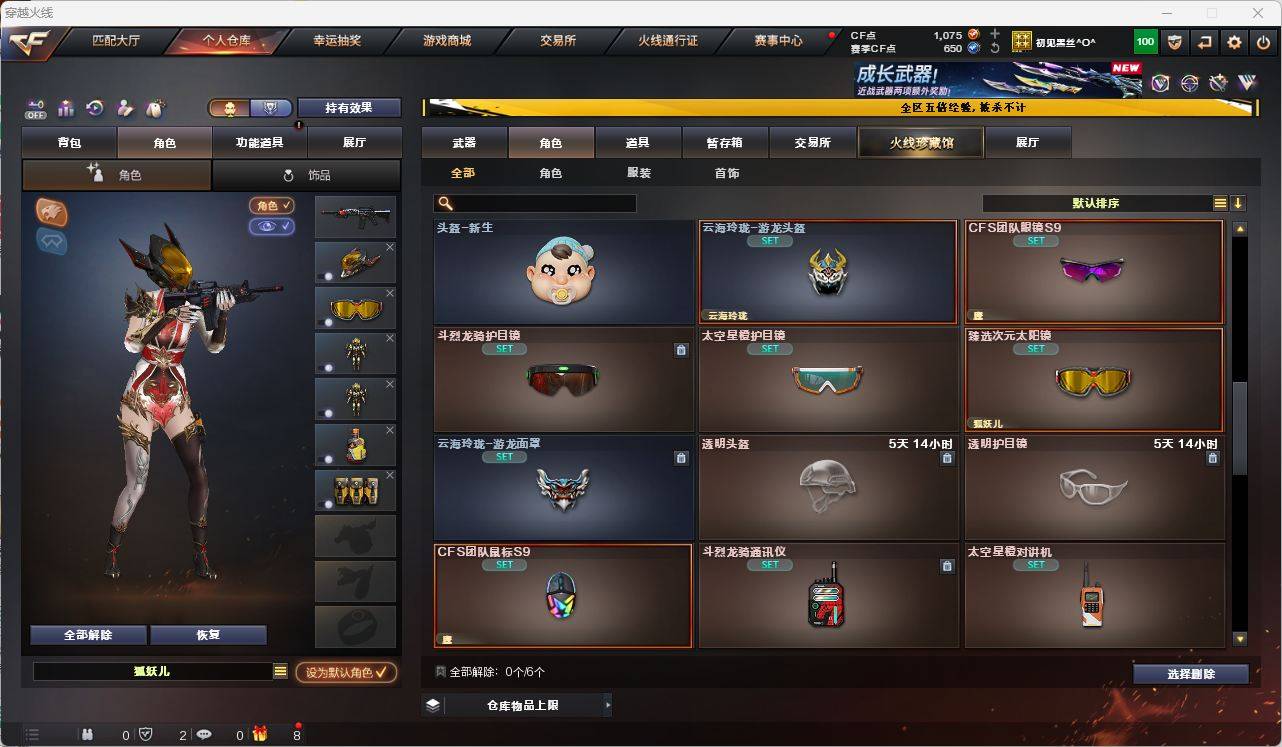Screen dimensions: 1282x747
Task: Open the 火线珍藏馆 collection tab
Action: pyautogui.click(x=918, y=142)
